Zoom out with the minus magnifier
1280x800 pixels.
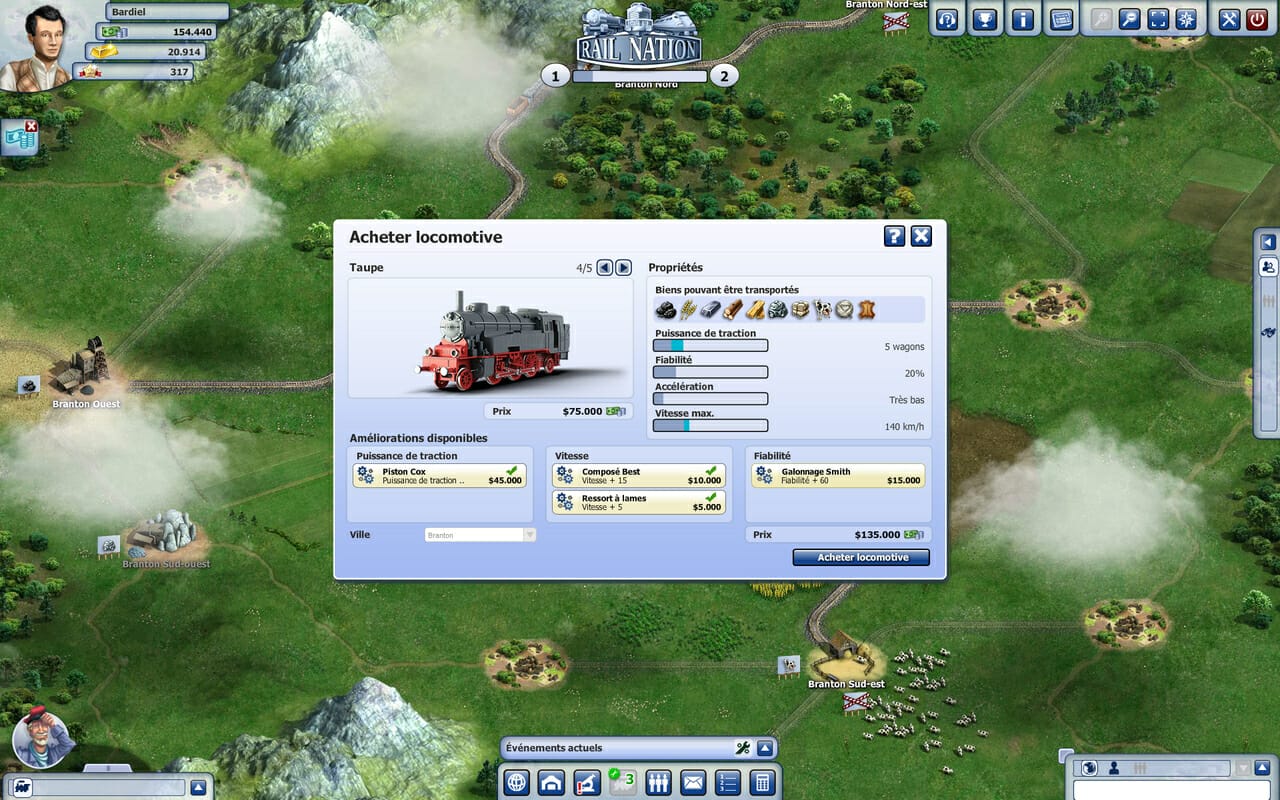1129,19
